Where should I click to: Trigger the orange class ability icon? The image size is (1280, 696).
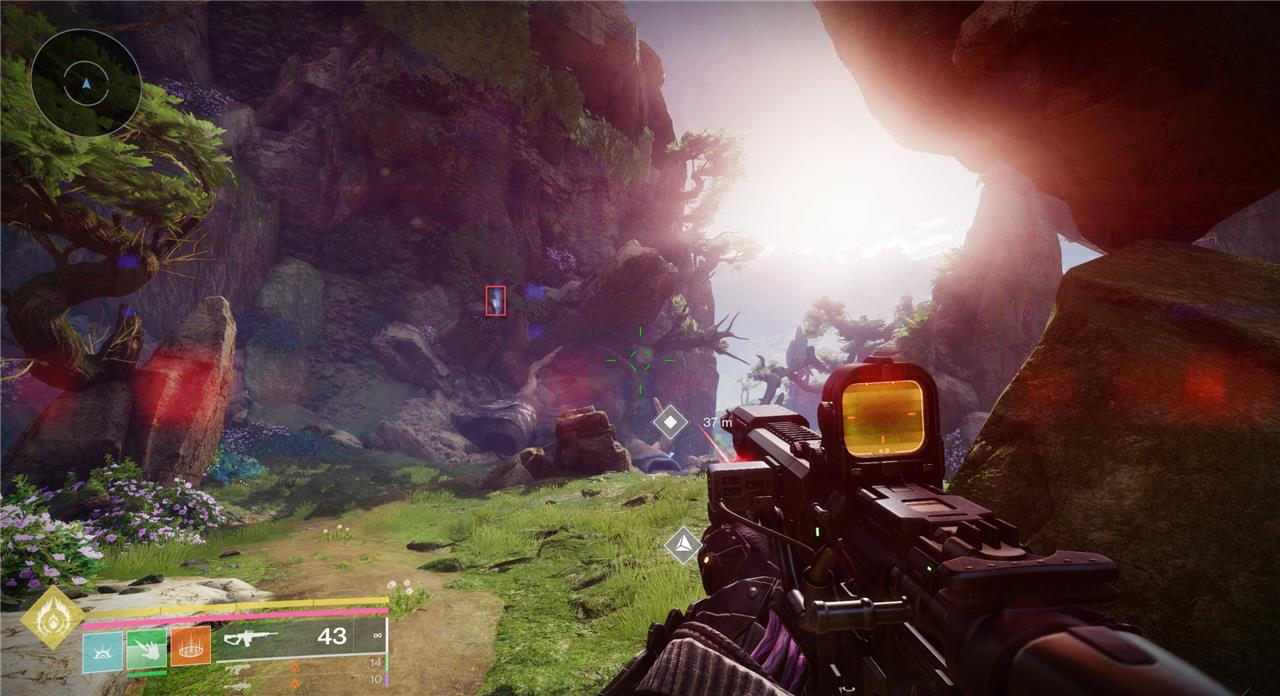pyautogui.click(x=190, y=646)
